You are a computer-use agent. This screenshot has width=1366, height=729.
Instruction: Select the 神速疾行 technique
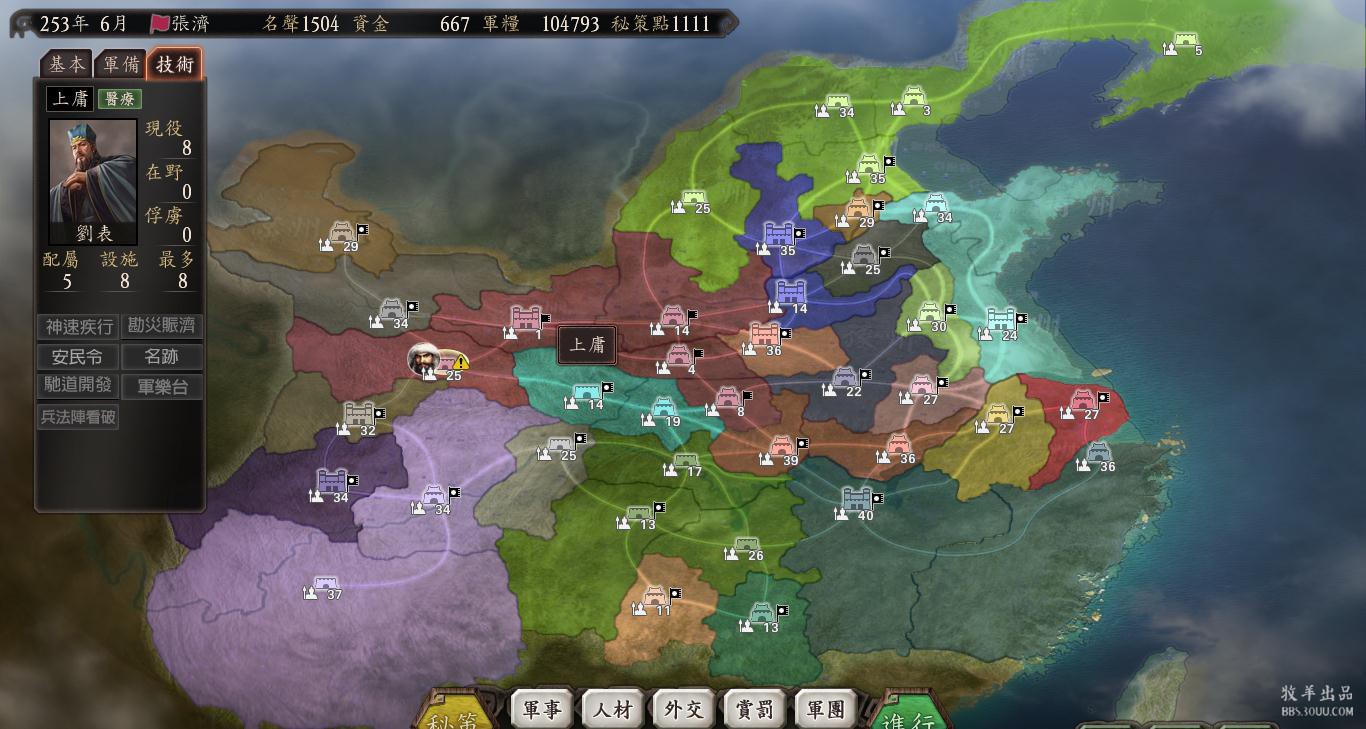[78, 327]
